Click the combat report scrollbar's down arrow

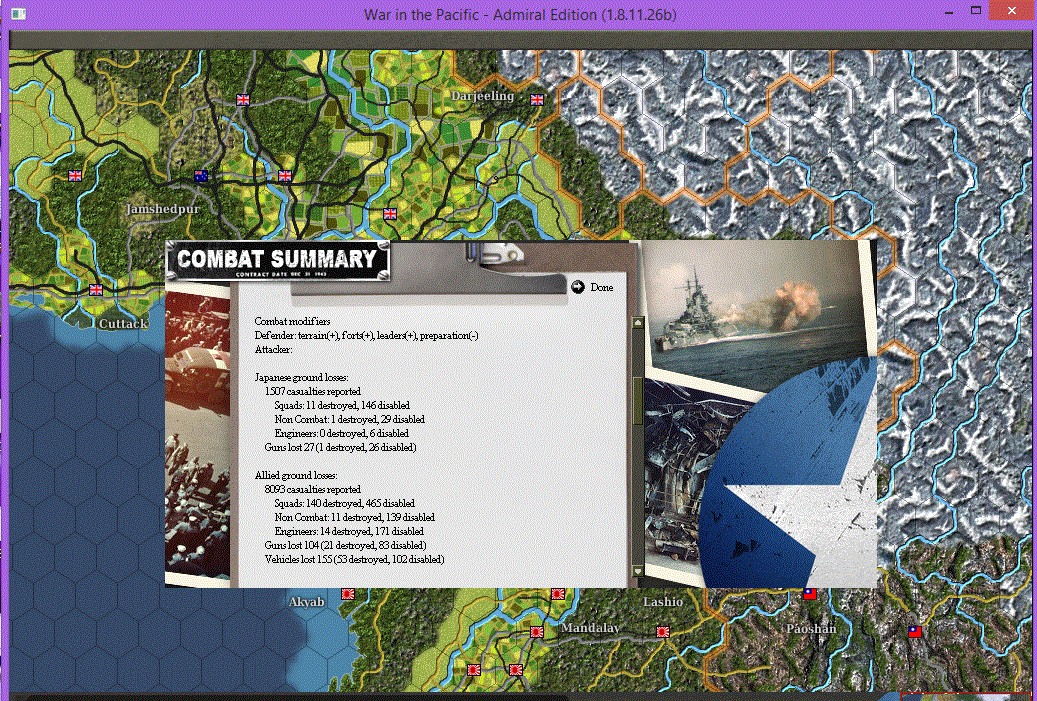[x=639, y=572]
